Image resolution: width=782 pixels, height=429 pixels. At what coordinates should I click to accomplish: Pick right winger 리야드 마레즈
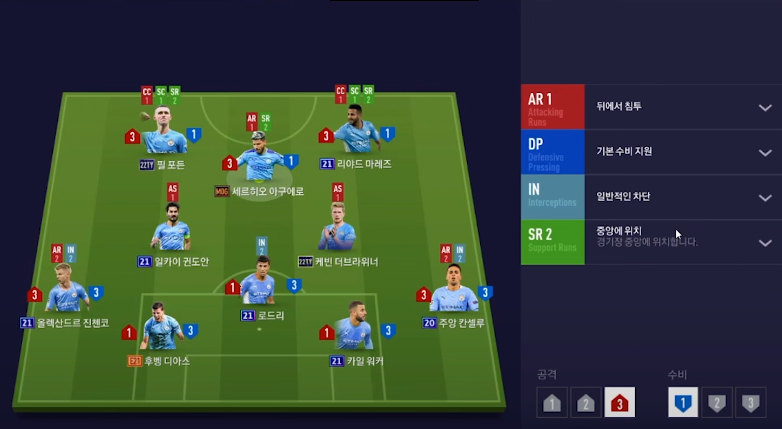click(x=355, y=131)
